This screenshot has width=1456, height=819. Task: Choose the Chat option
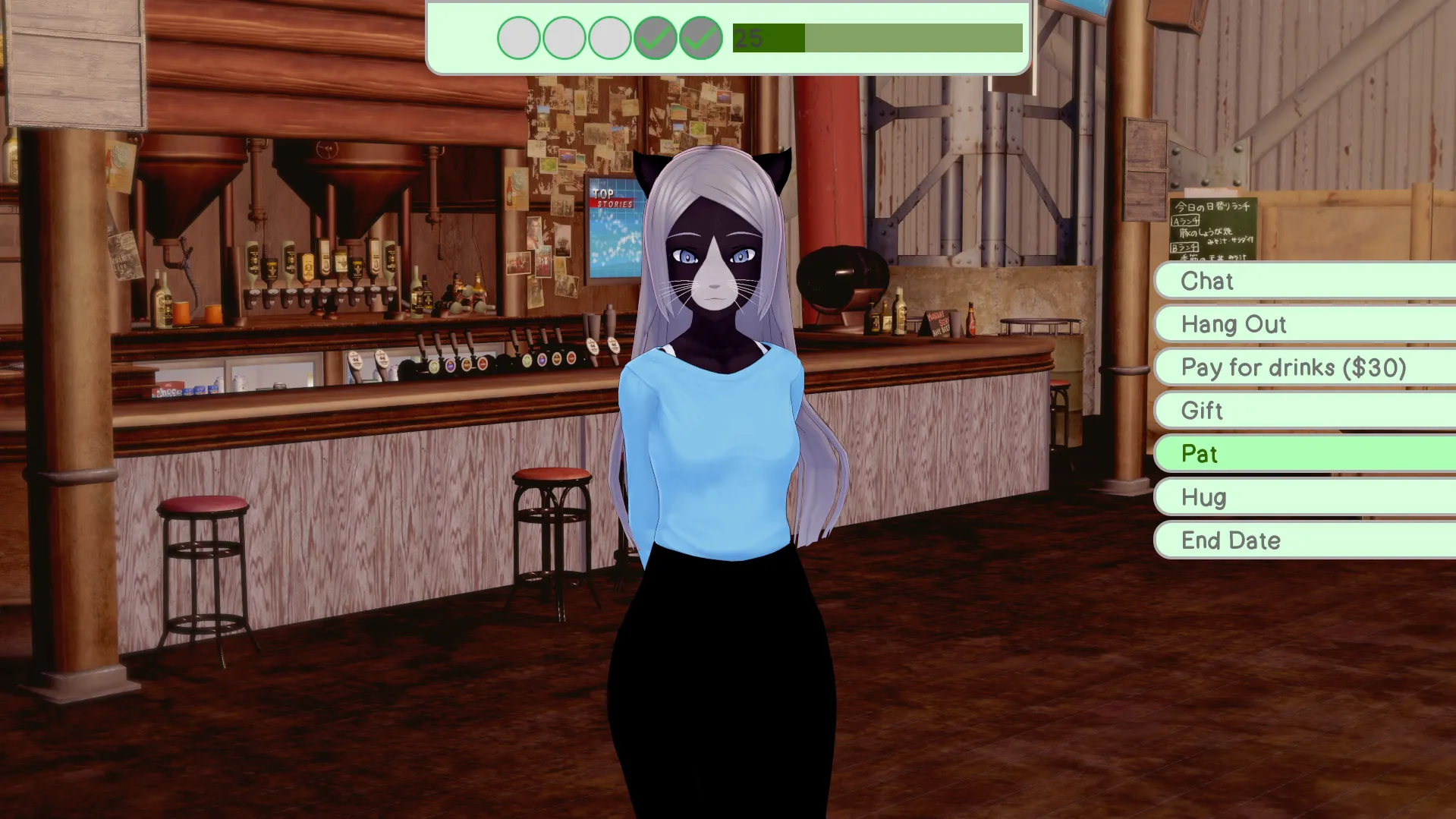1303,281
